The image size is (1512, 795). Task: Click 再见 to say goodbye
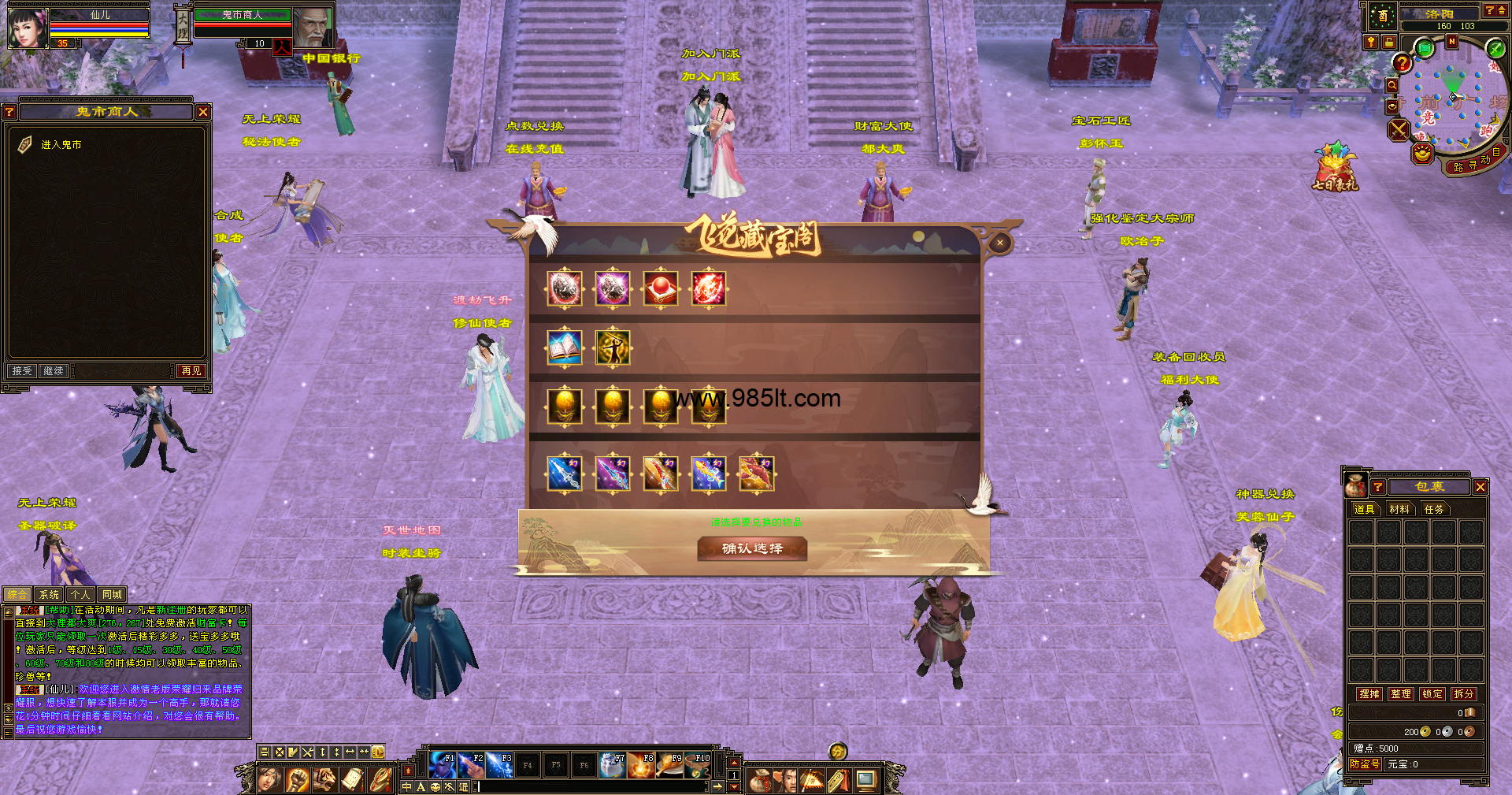[191, 370]
